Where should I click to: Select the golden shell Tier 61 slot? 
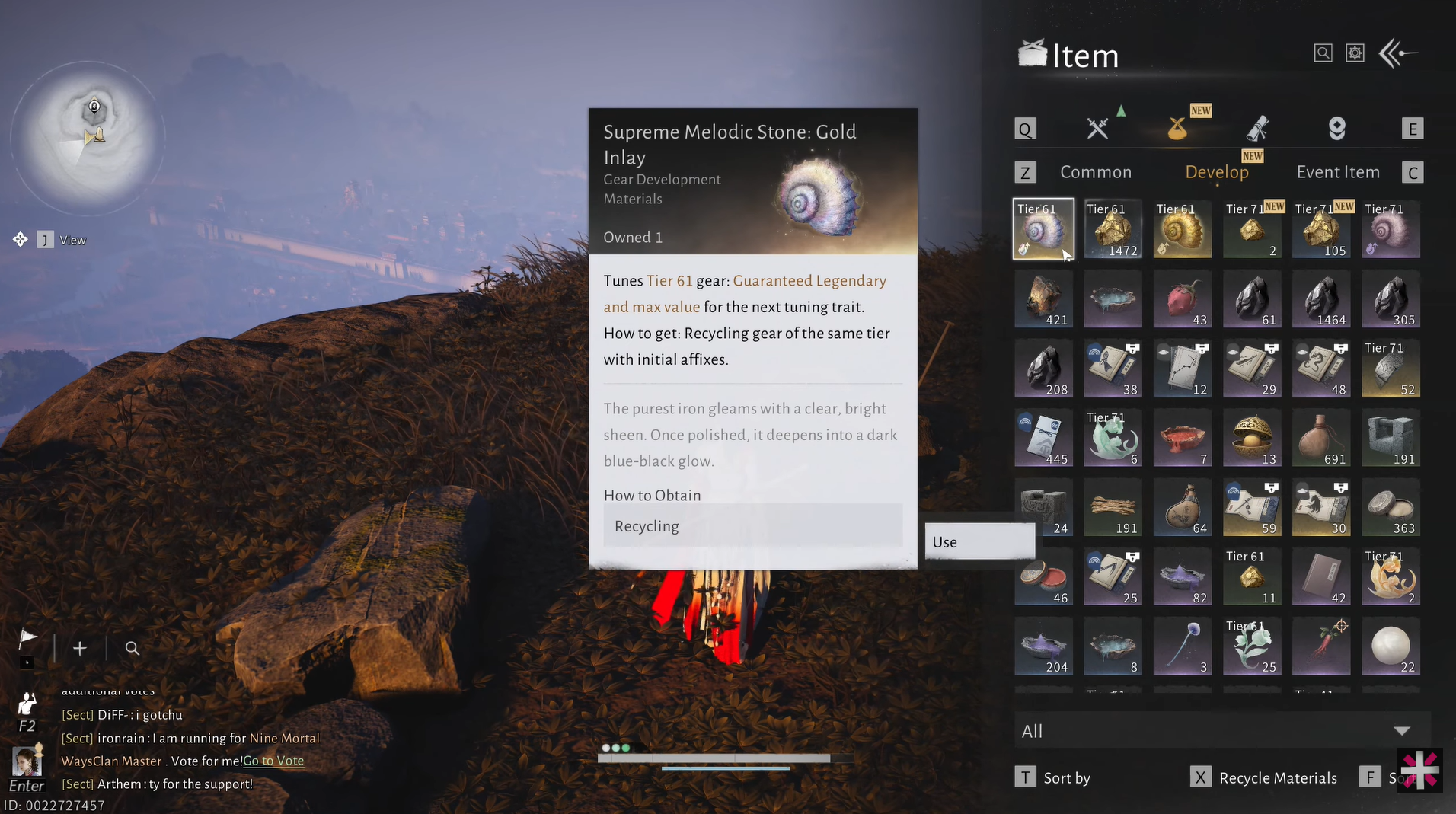click(1182, 229)
